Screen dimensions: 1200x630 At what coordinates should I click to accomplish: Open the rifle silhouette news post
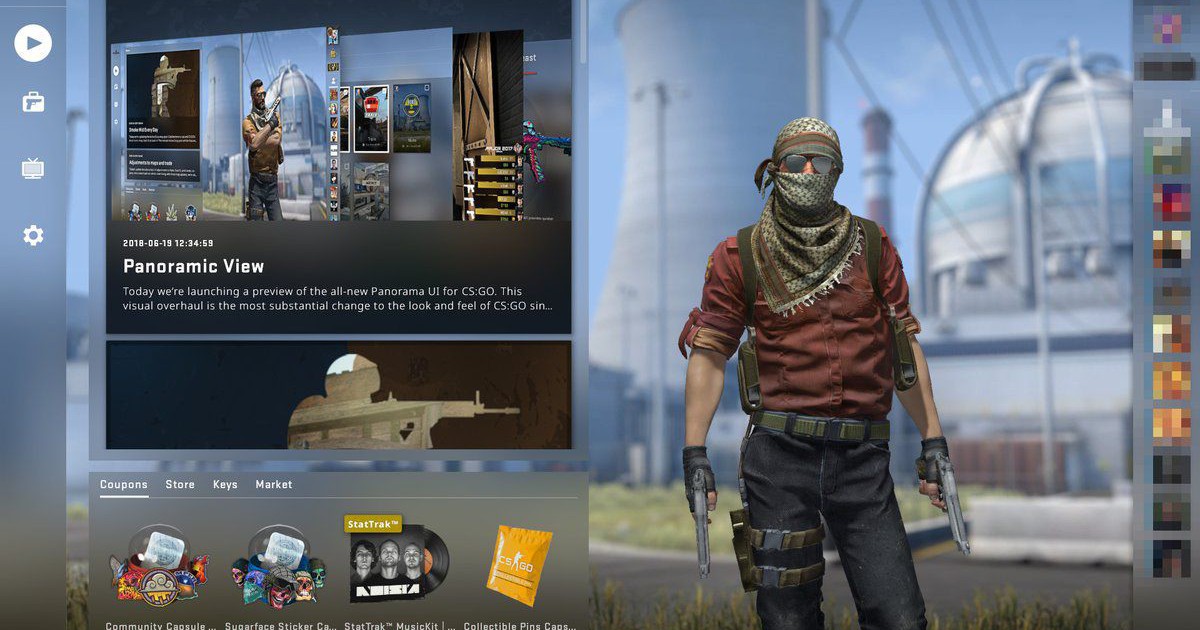[x=338, y=395]
